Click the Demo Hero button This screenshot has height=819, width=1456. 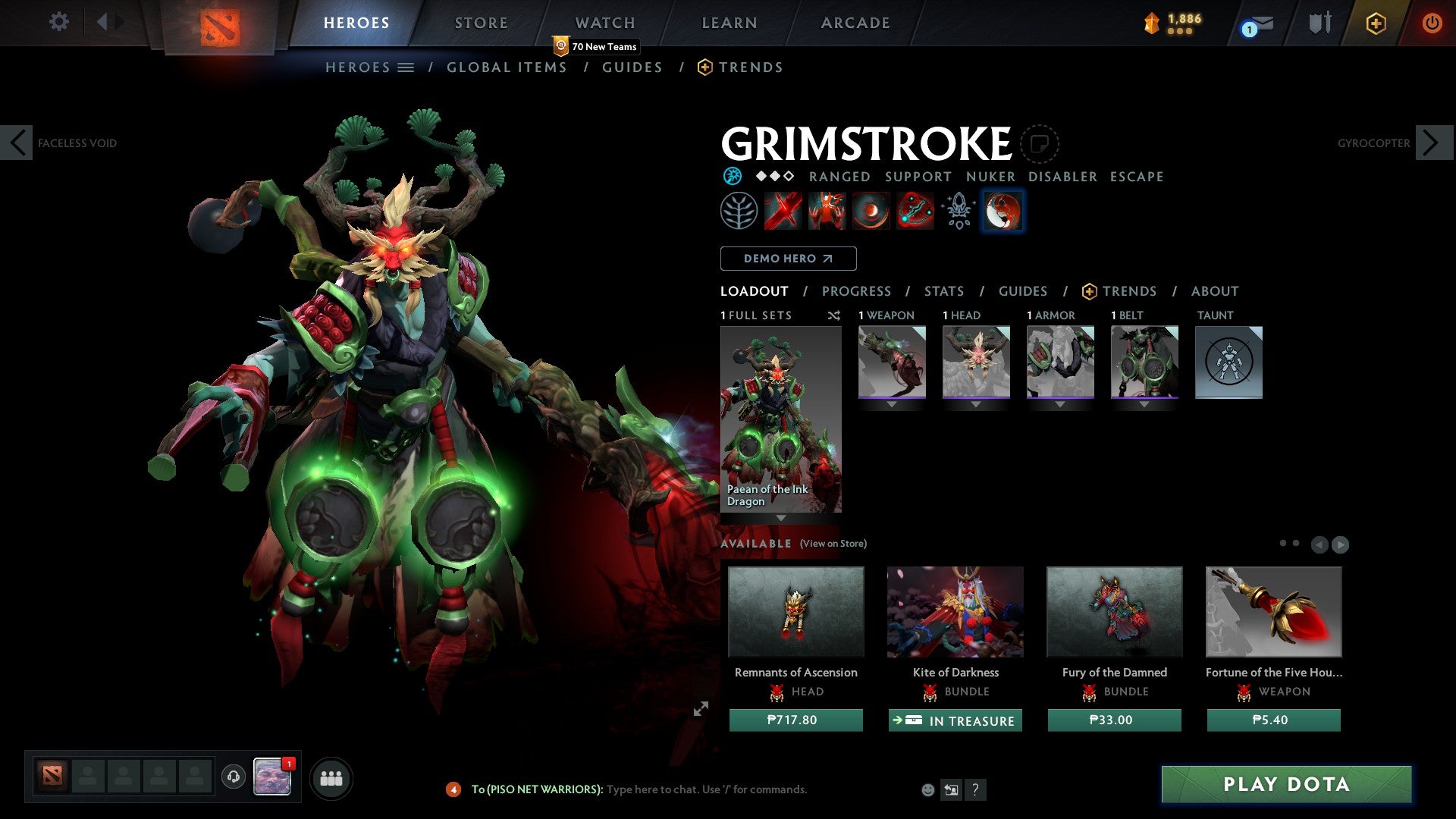pos(788,259)
